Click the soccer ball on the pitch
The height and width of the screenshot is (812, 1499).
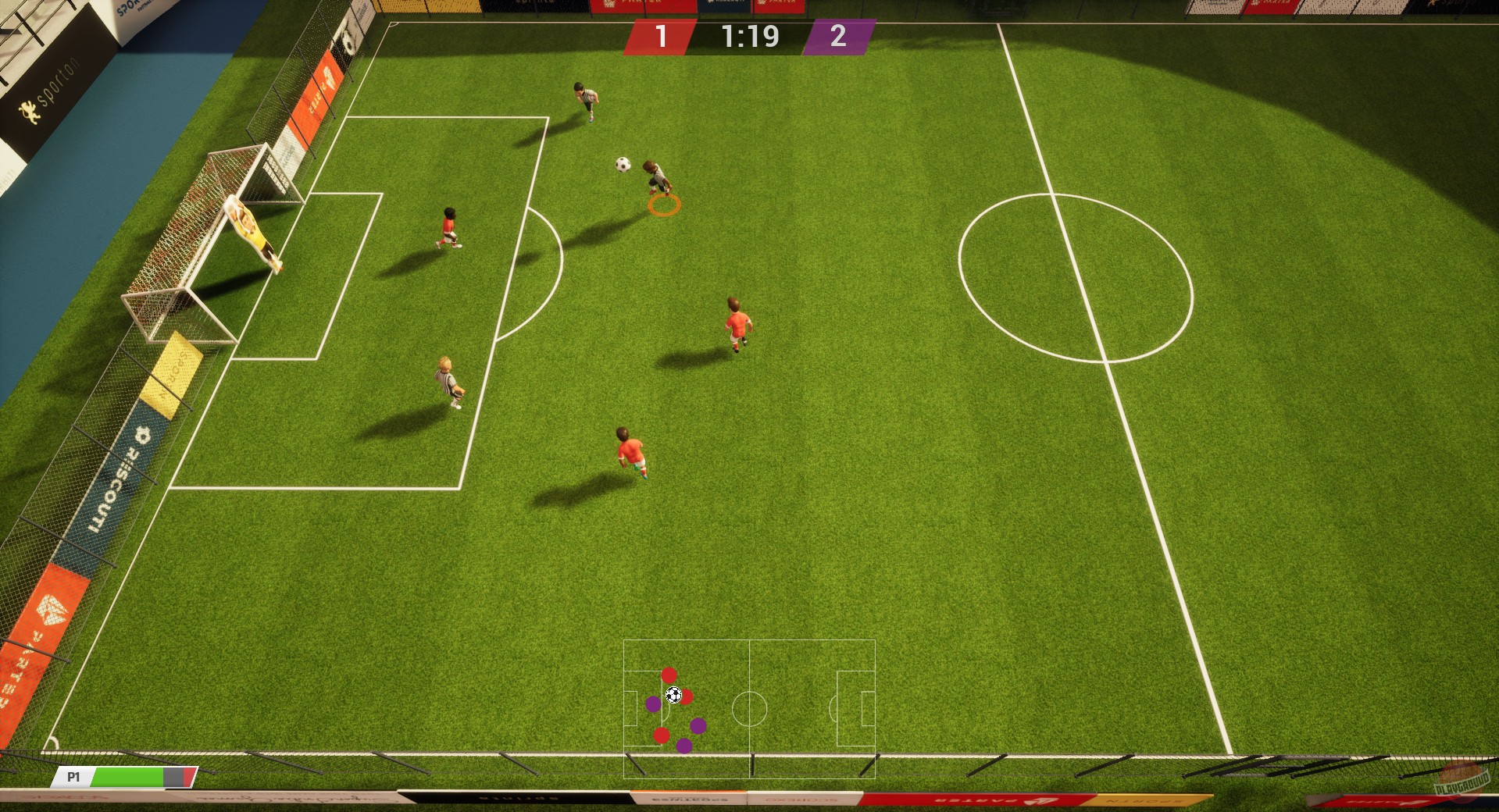[625, 166]
